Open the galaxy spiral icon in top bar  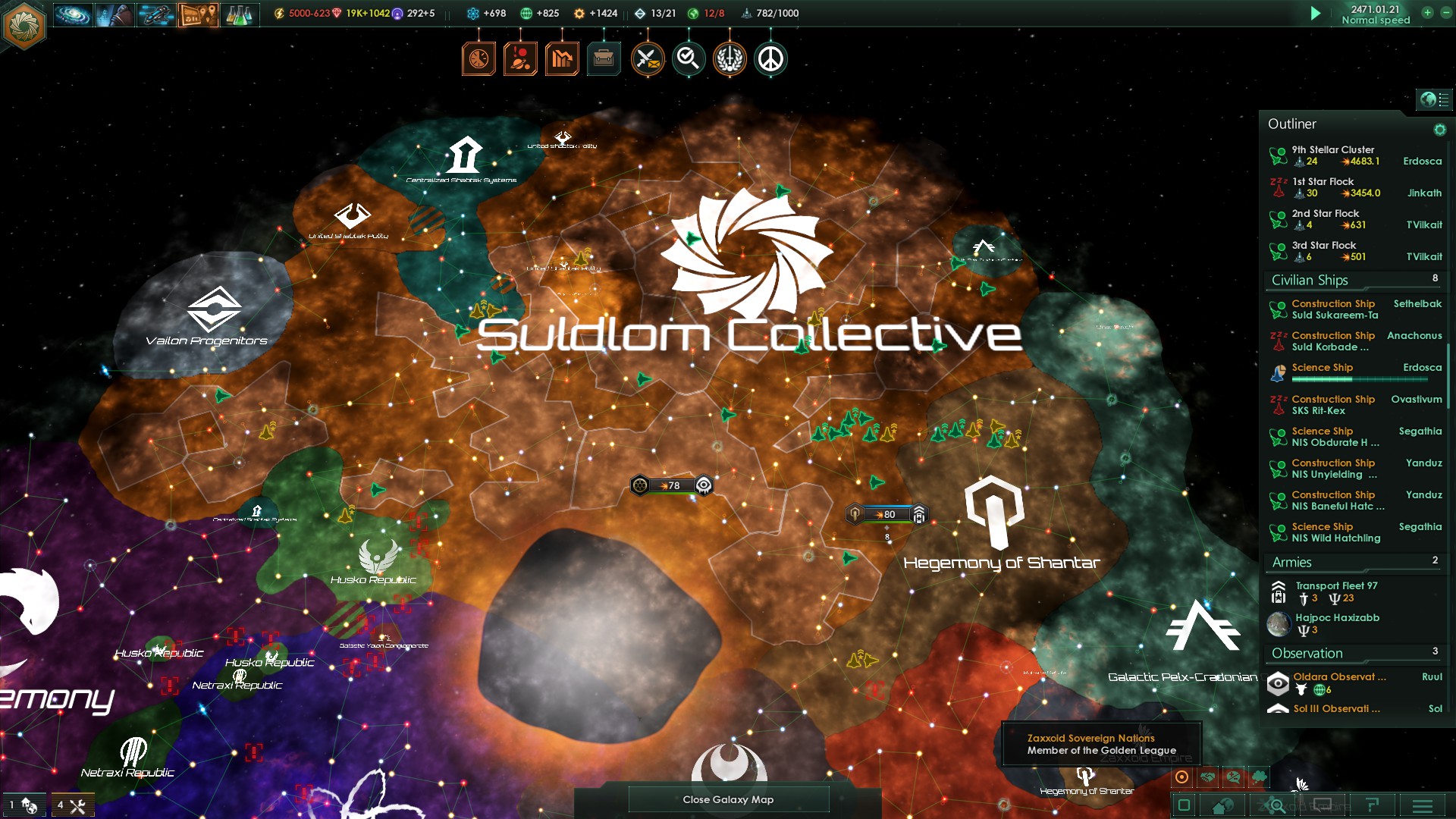(73, 14)
